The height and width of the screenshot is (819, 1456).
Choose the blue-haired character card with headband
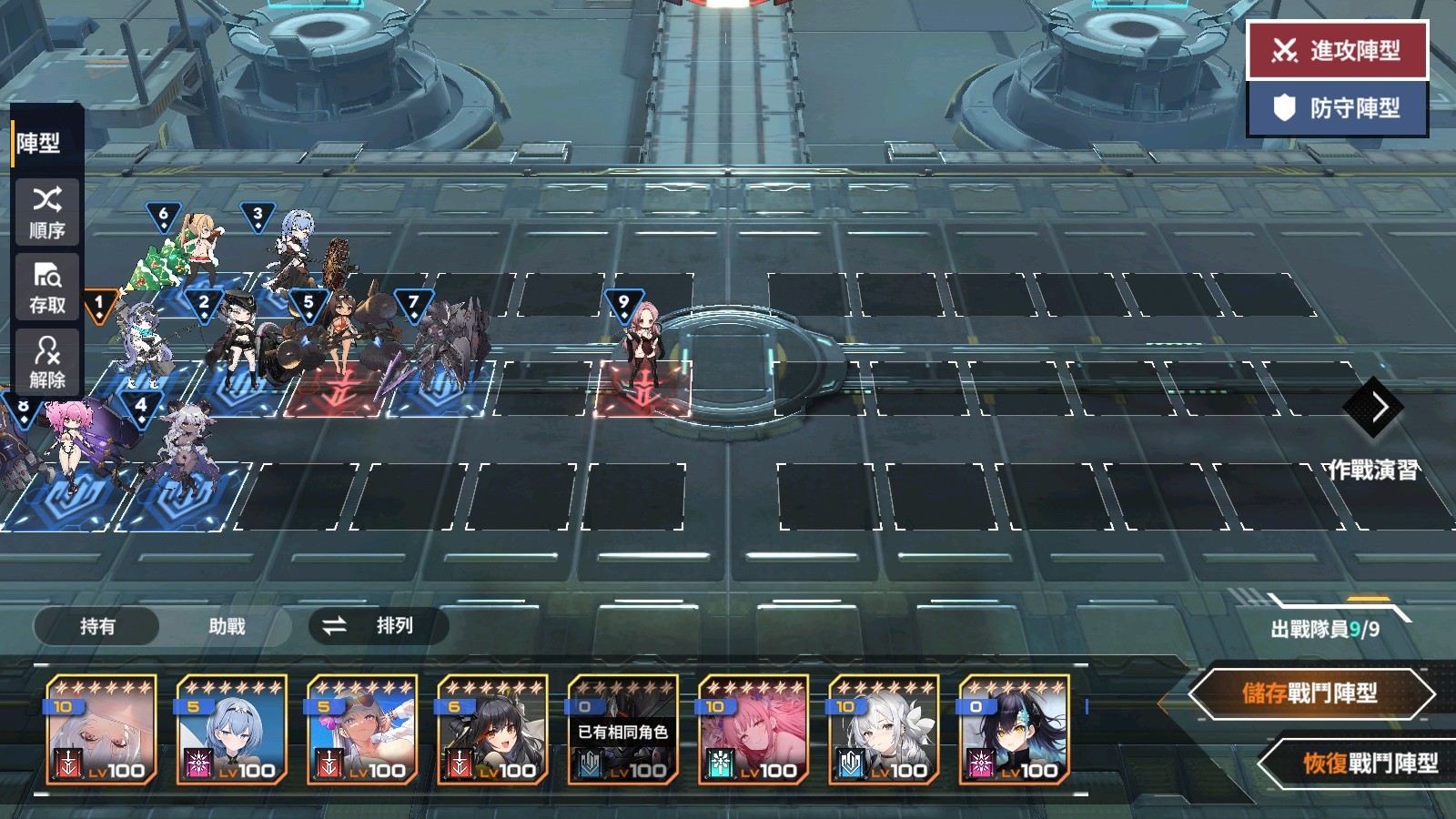(232, 730)
